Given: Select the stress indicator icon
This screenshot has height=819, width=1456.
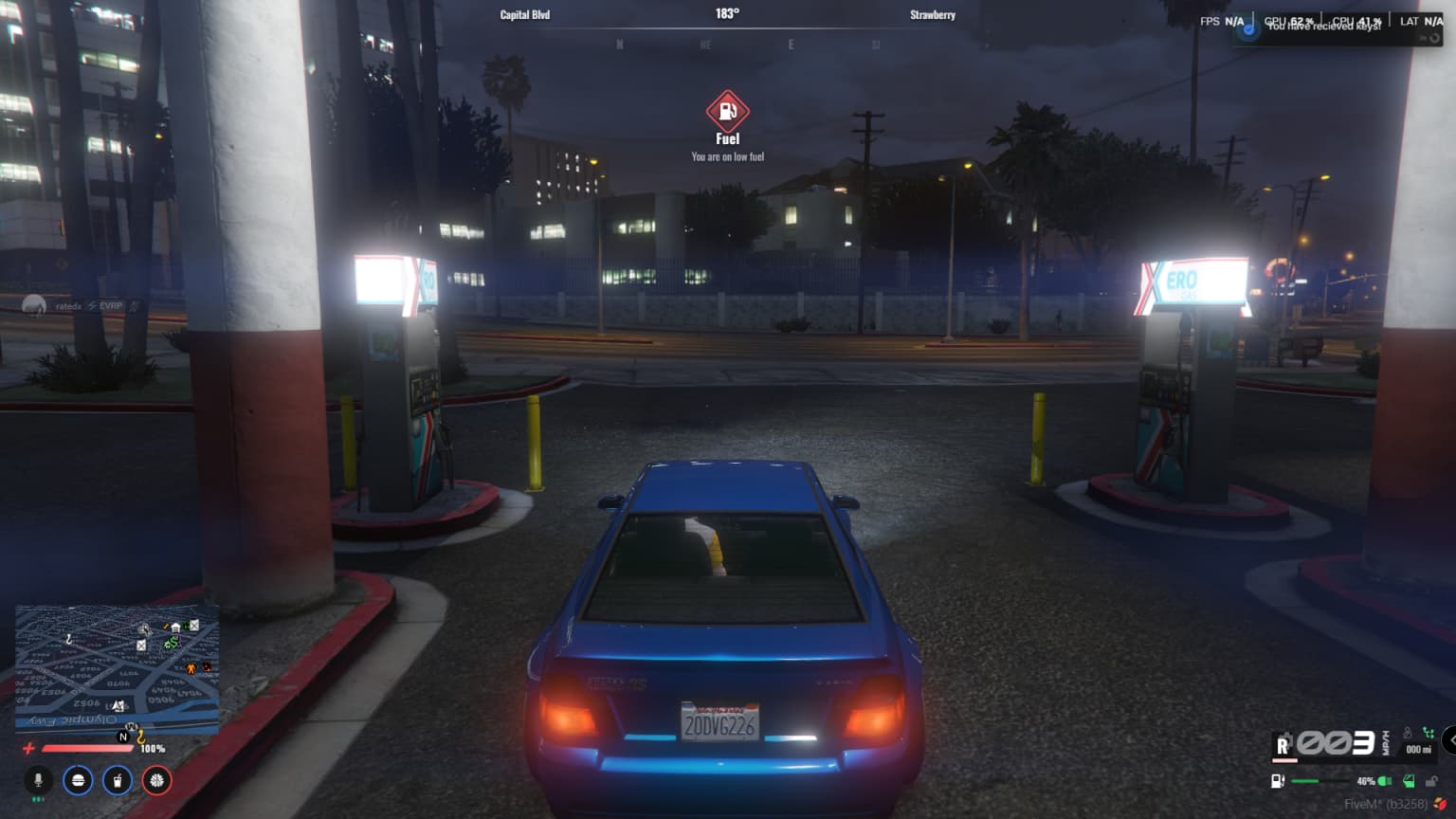Looking at the screenshot, I should click(155, 781).
